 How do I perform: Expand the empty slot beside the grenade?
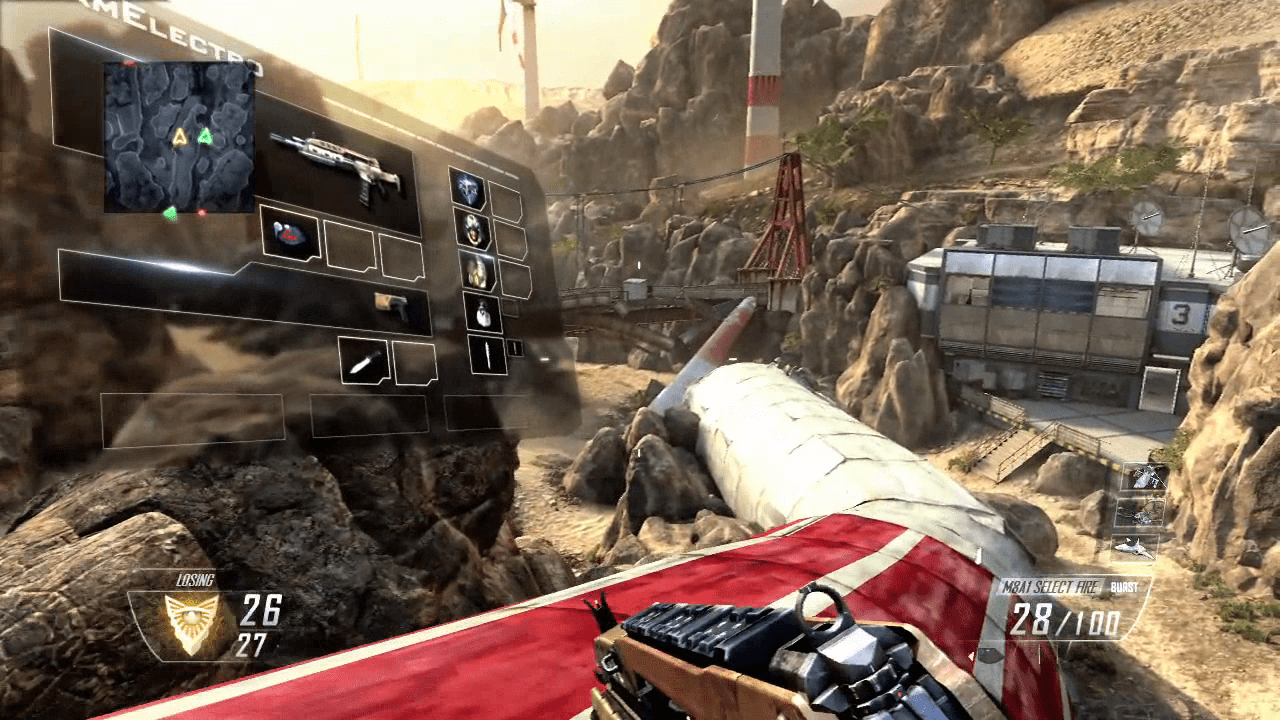click(x=513, y=308)
